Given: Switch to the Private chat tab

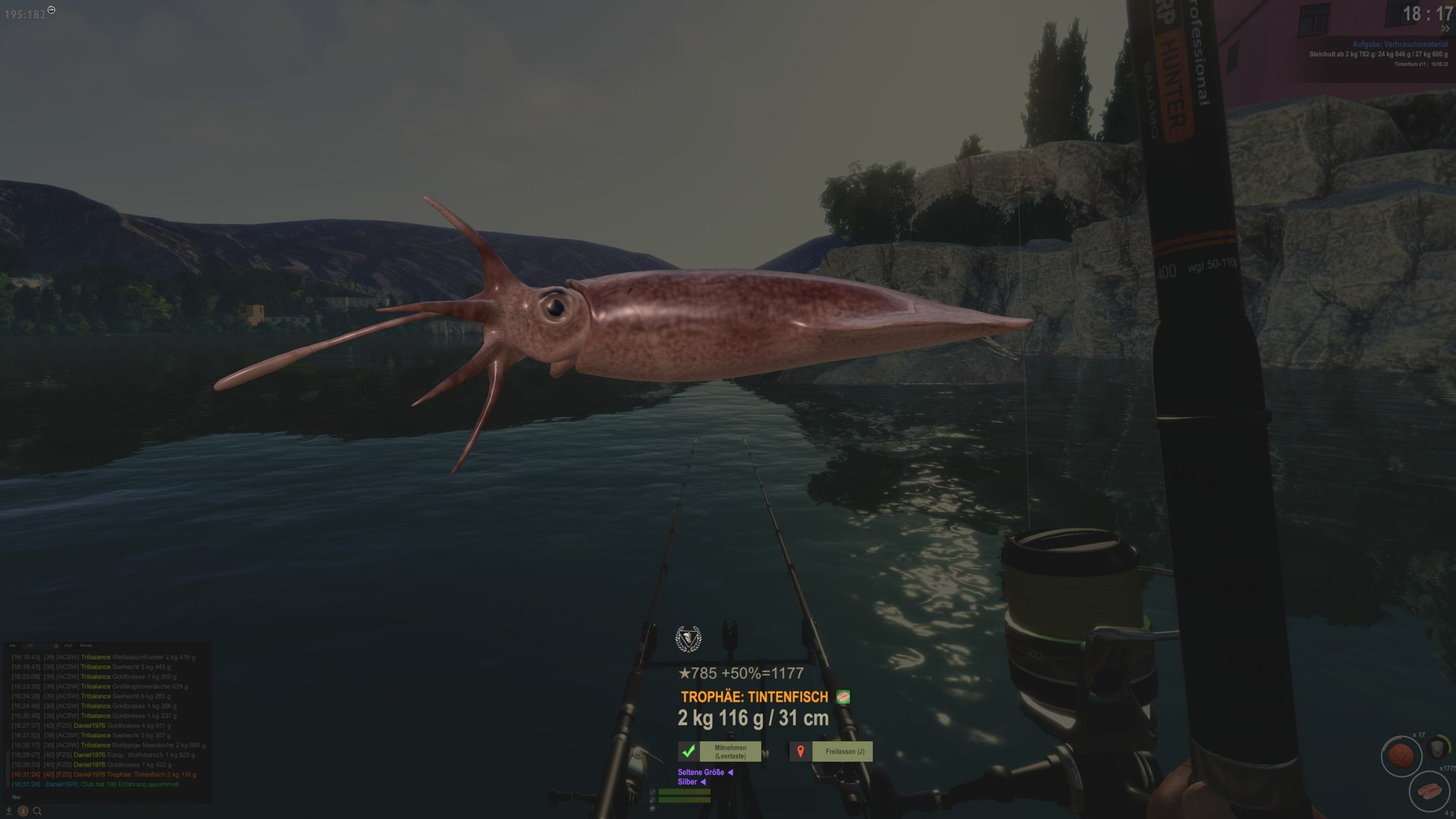Looking at the screenshot, I should (86, 645).
